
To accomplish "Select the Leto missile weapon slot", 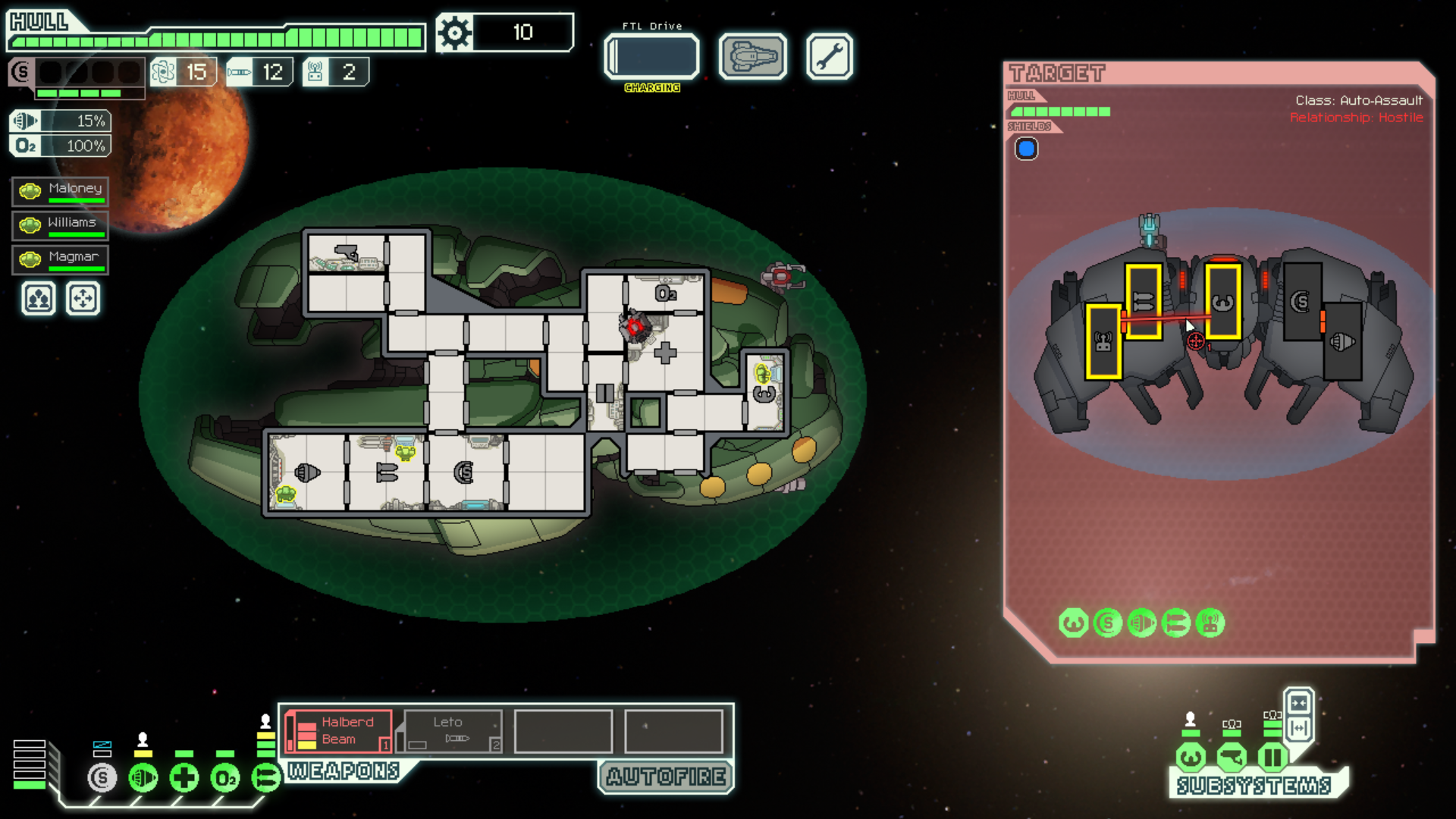I will click(453, 732).
